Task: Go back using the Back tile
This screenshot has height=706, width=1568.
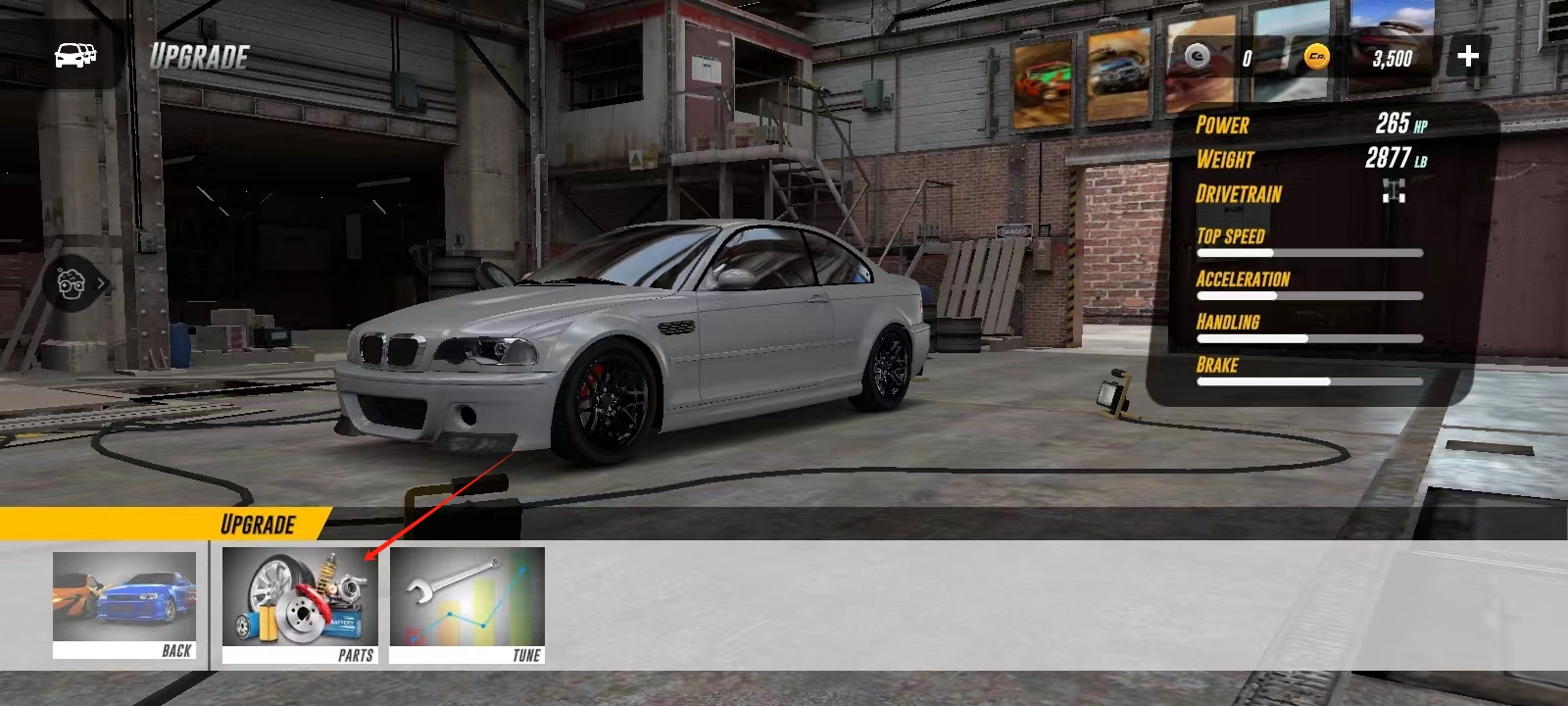Action: [x=124, y=605]
